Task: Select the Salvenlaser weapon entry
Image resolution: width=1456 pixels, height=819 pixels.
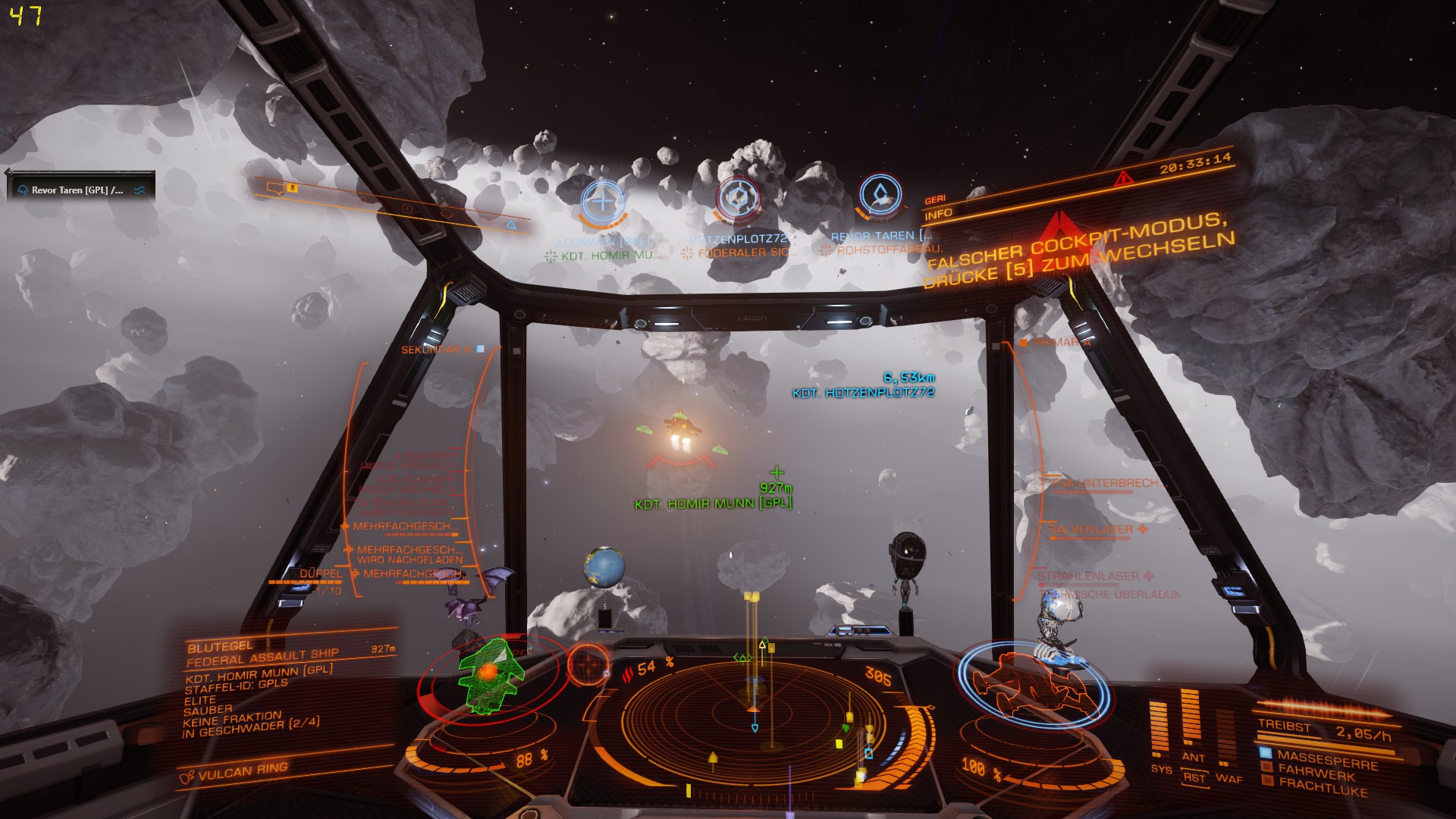Action: click(x=1092, y=529)
